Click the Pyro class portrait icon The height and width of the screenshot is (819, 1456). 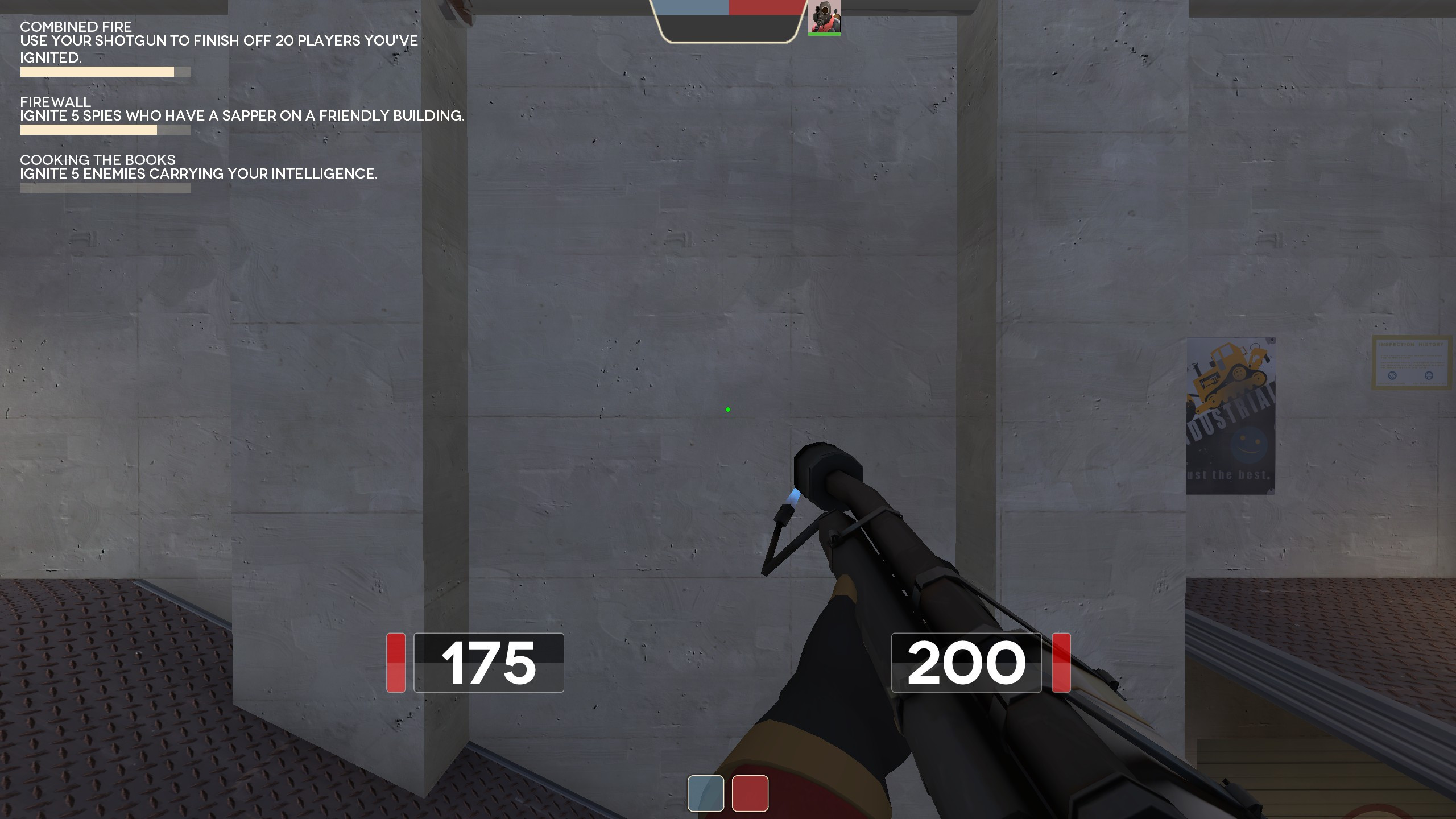[824, 17]
